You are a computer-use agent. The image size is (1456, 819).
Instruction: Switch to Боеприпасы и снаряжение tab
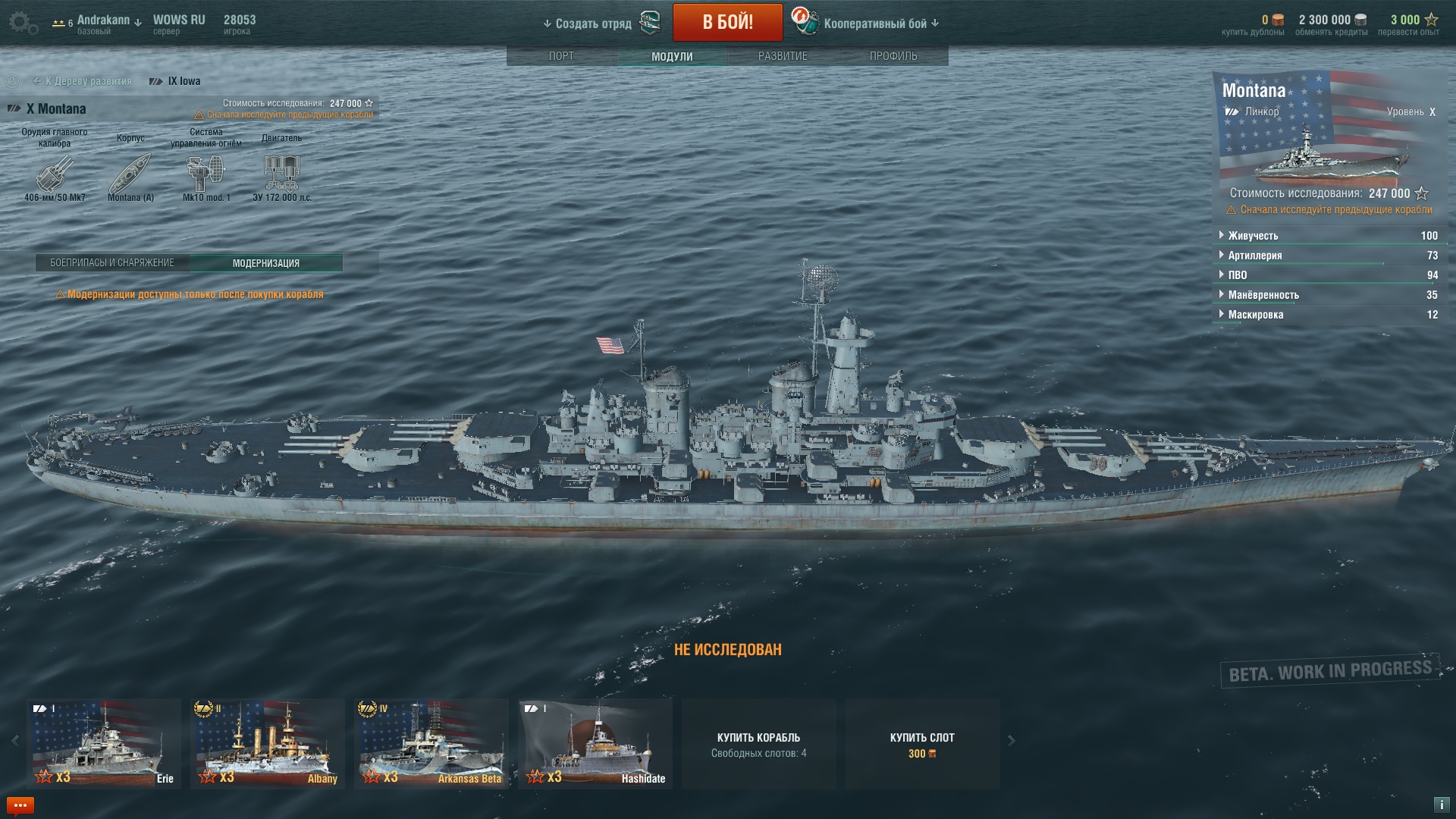click(112, 263)
